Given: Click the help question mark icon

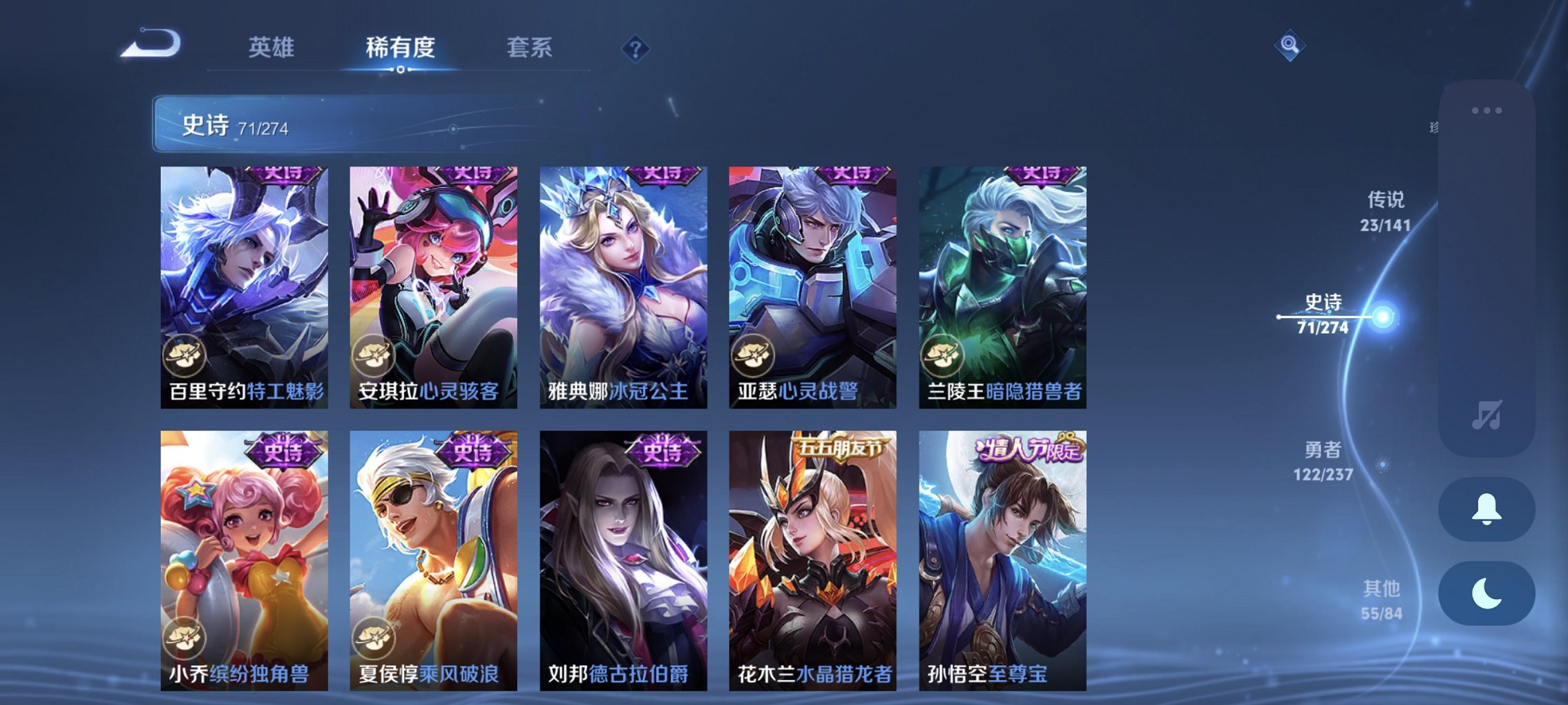Looking at the screenshot, I should click(634, 50).
